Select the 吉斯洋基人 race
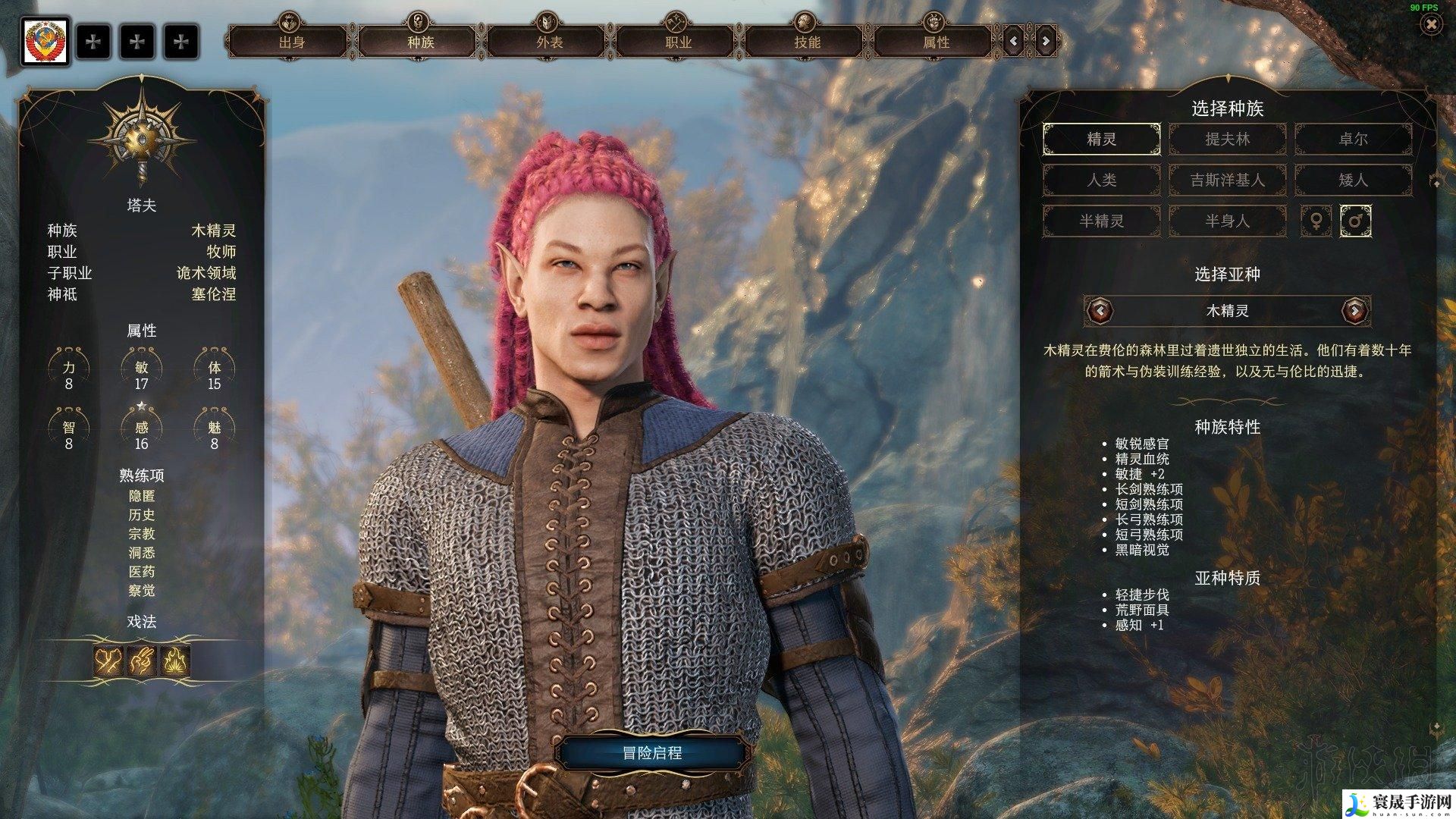The width and height of the screenshot is (1456, 819). 1227,180
